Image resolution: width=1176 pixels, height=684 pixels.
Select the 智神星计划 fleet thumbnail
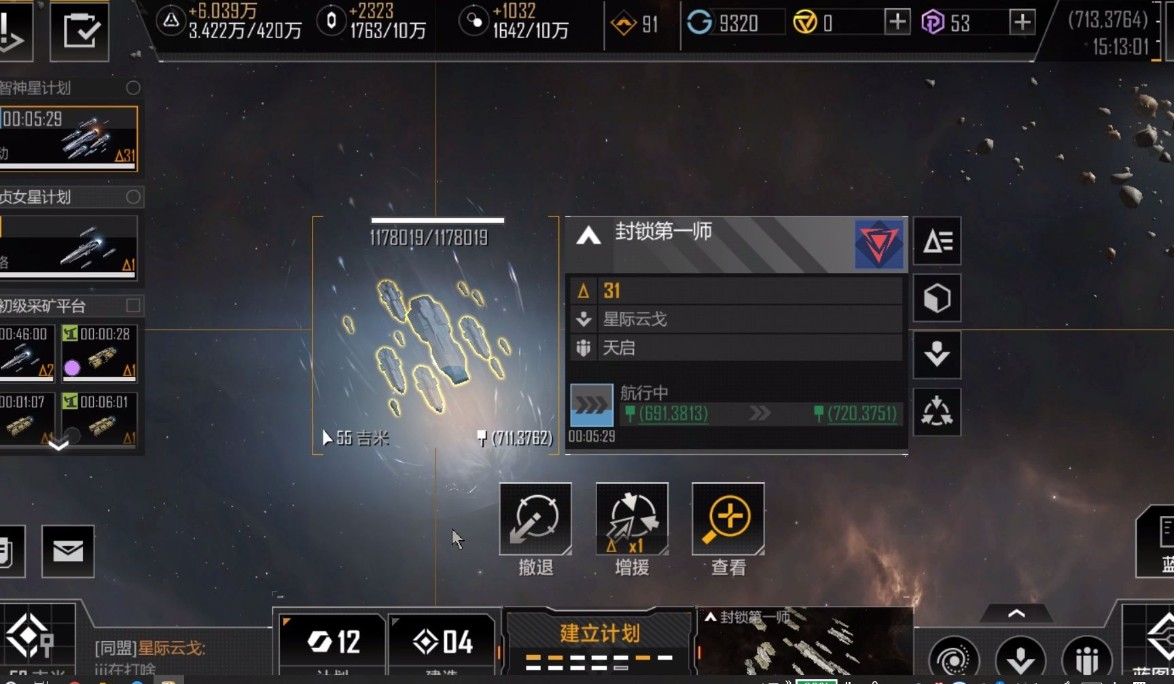pyautogui.click(x=69, y=136)
